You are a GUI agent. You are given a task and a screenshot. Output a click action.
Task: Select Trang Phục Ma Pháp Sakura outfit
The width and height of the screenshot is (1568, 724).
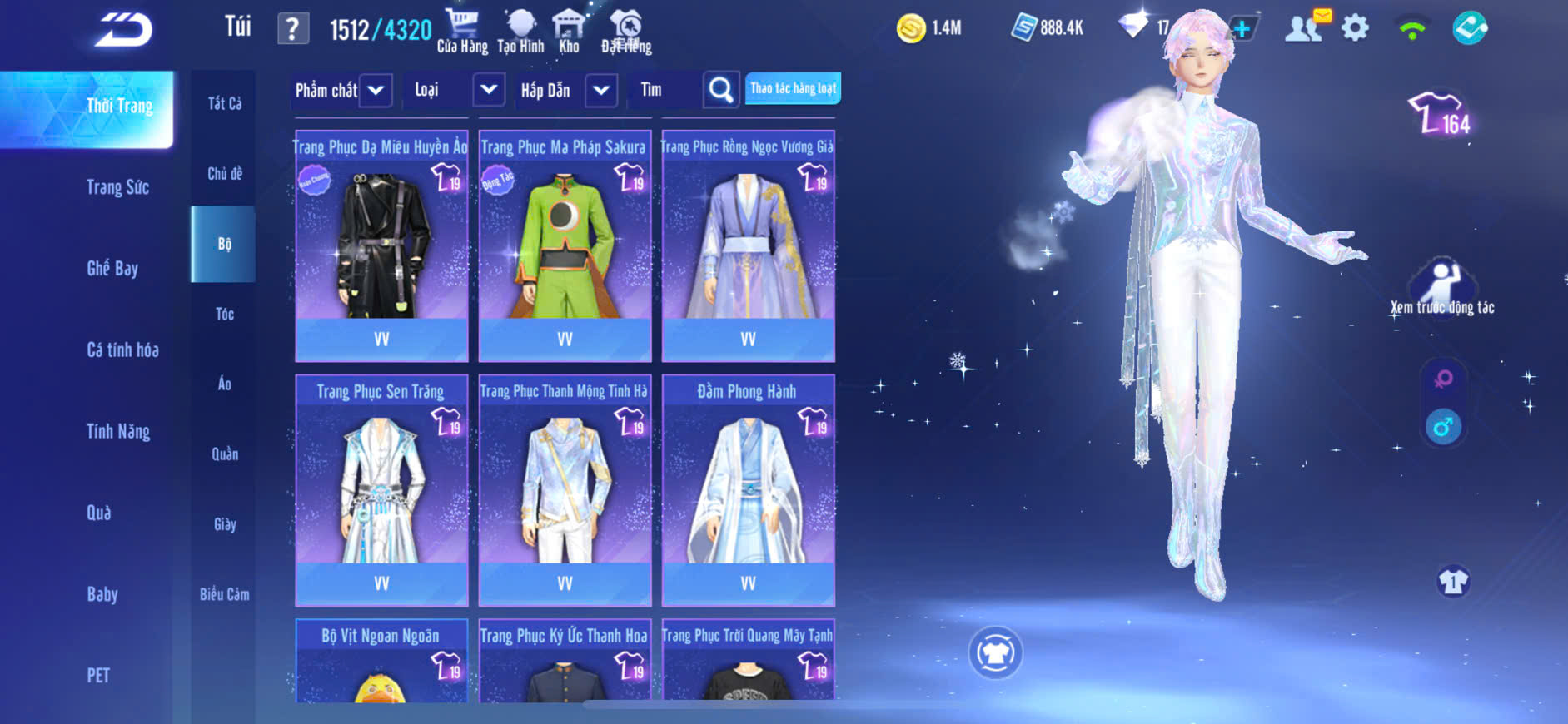565,245
